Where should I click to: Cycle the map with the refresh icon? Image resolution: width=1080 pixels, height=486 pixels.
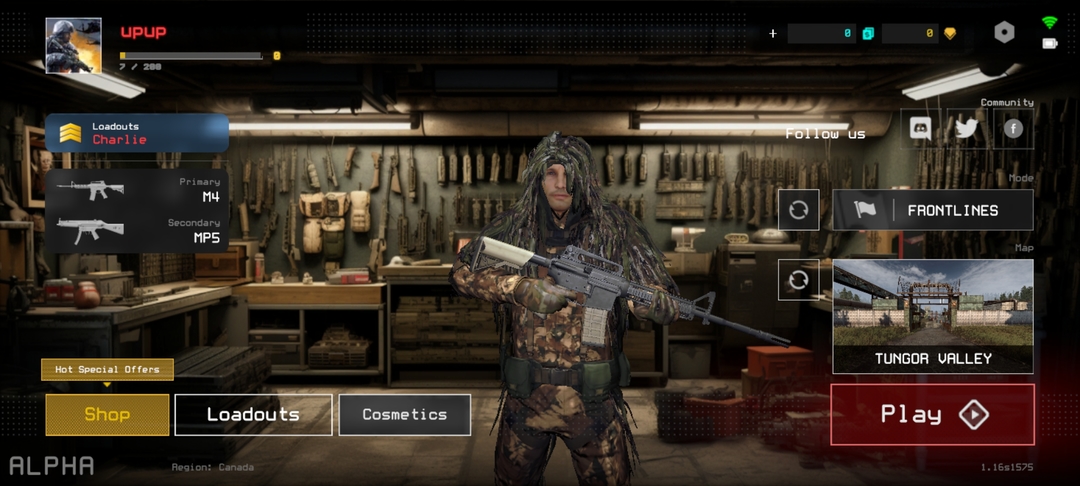point(798,280)
